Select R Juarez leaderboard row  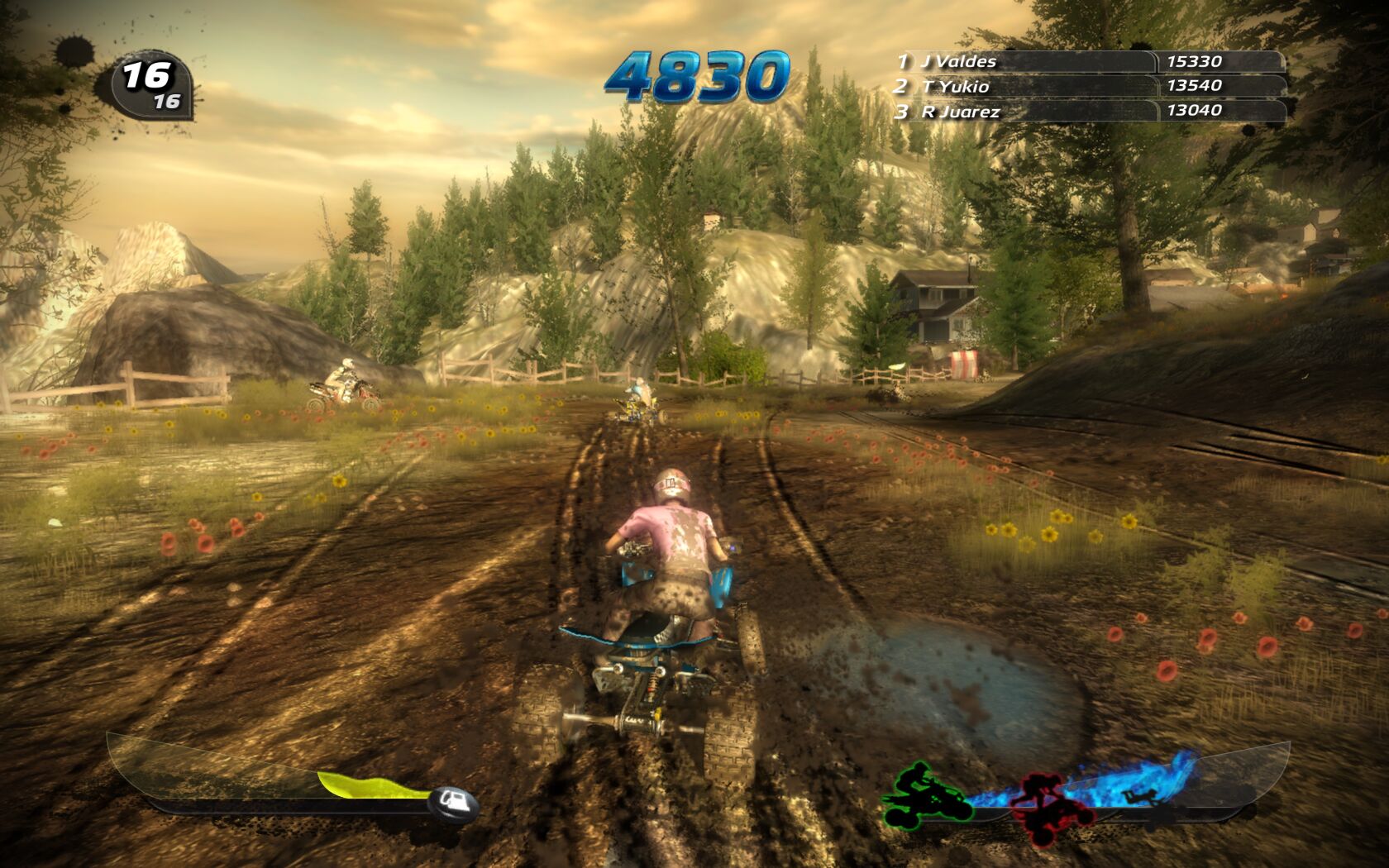pos(1090,111)
